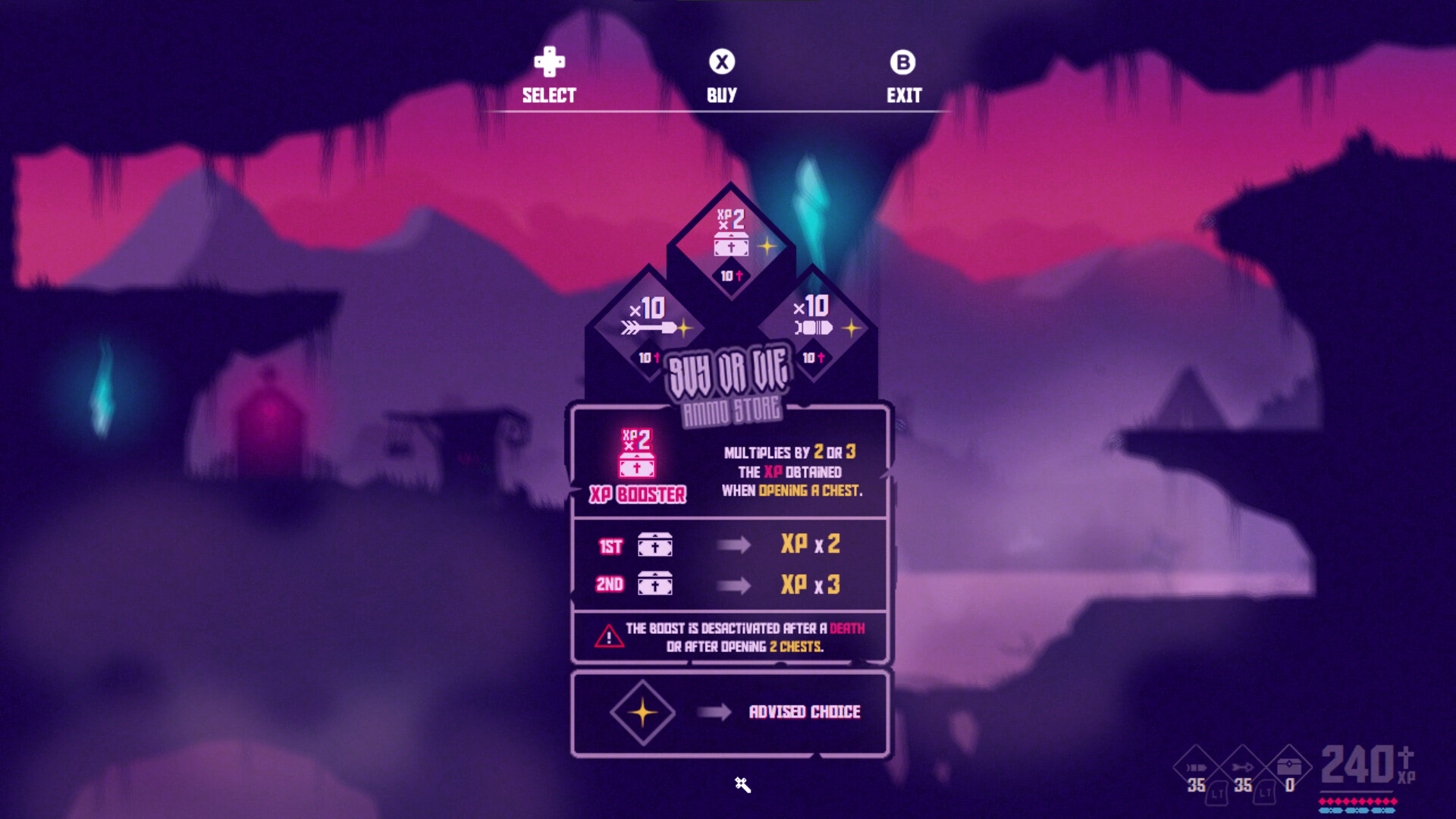This screenshot has width=1456, height=819.
Task: Click the BUY option with X button
Action: point(721,76)
